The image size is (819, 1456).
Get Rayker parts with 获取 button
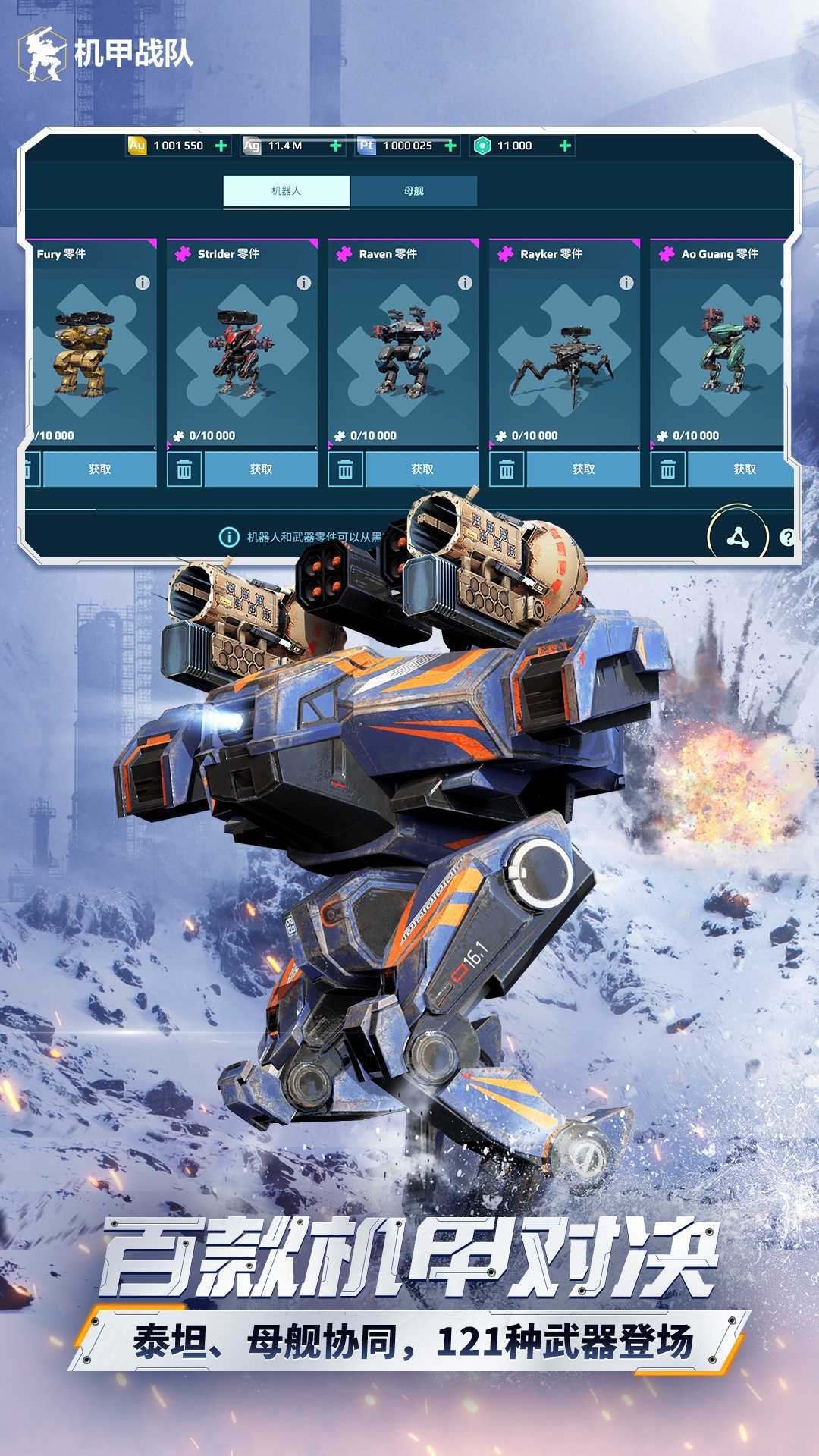pos(583,469)
